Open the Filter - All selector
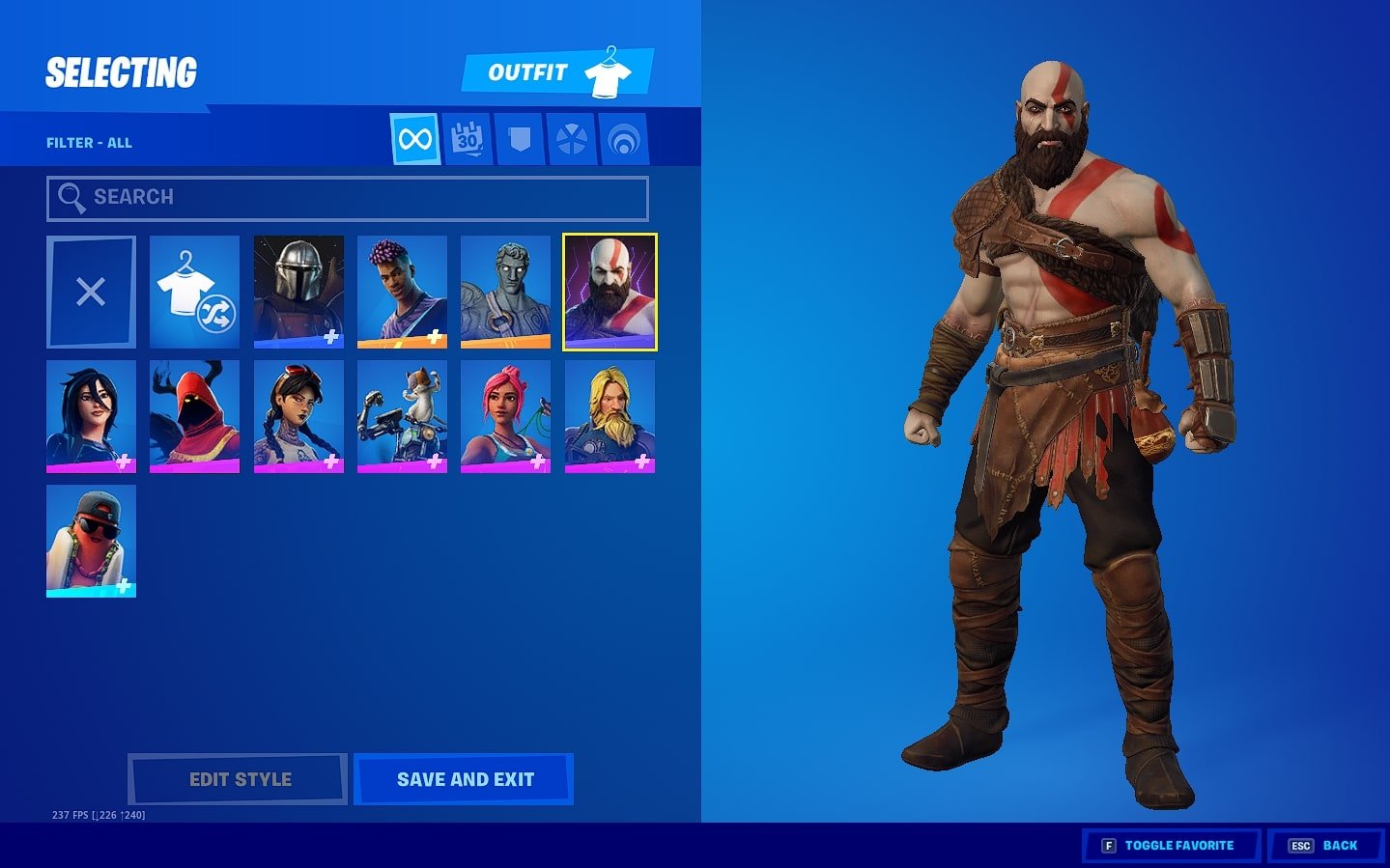Screen dimensions: 1390x868 [x=89, y=142]
